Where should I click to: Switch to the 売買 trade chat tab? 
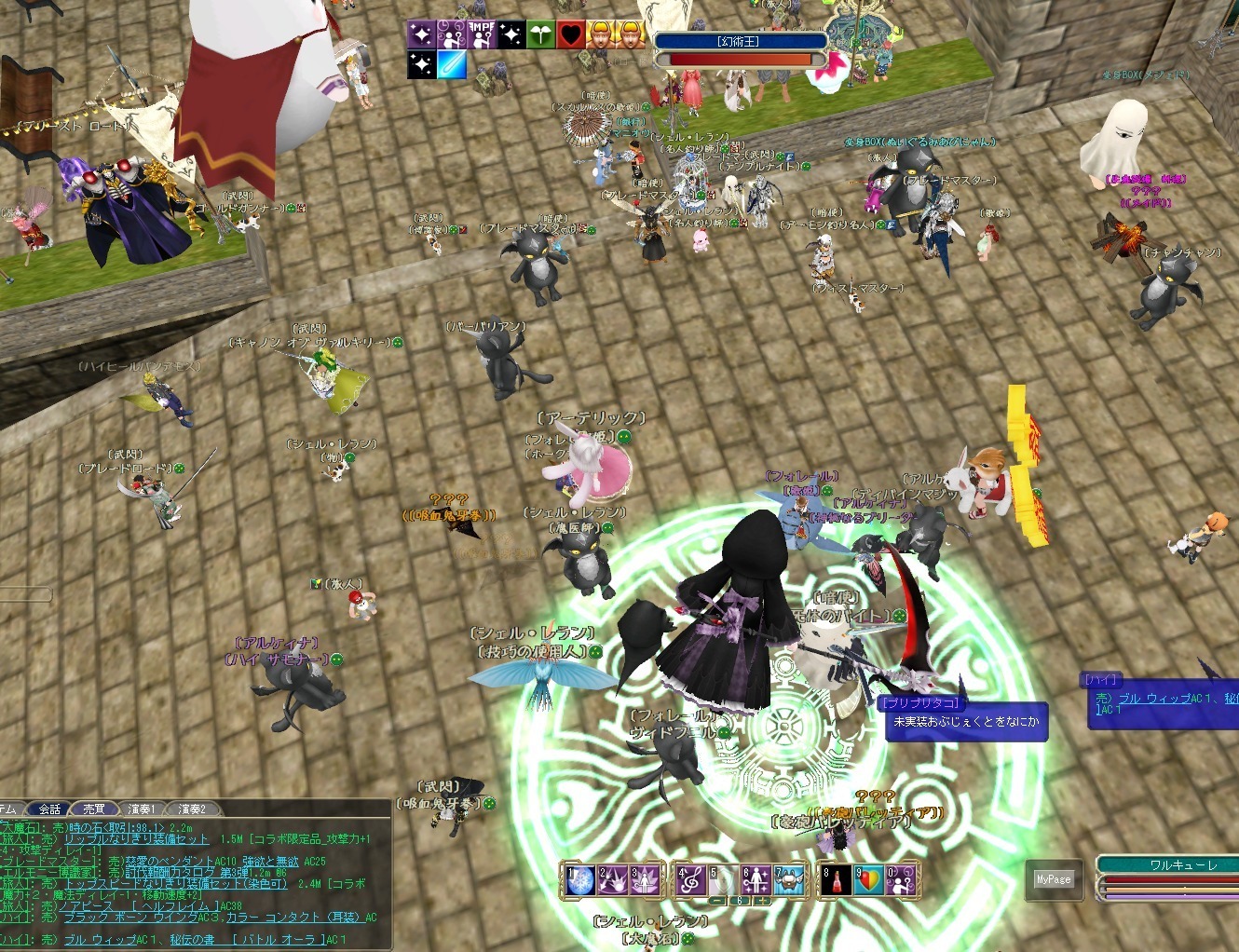(94, 809)
